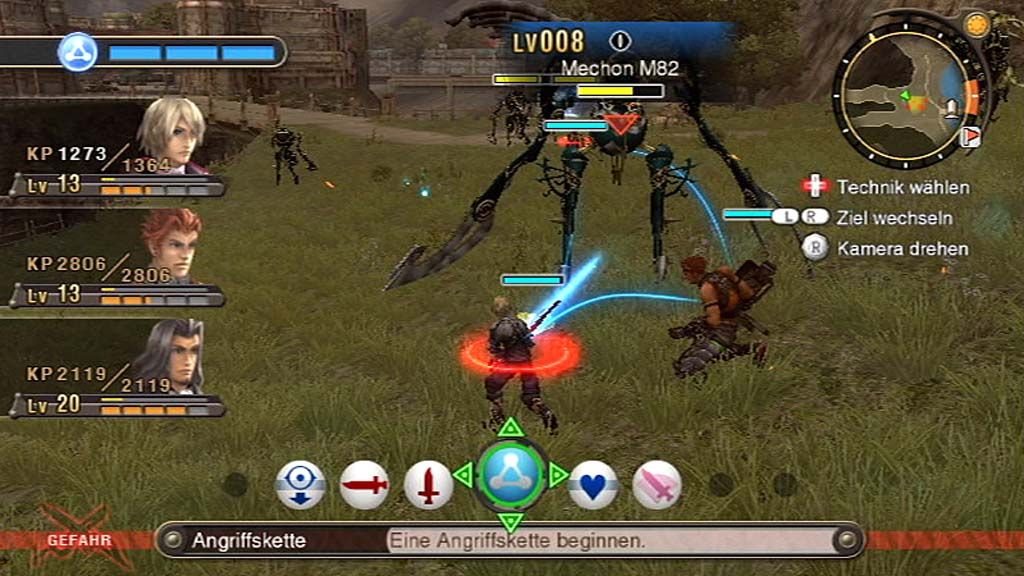Image resolution: width=1024 pixels, height=576 pixels.
Task: Activate the upright red sword art
Action: point(428,485)
